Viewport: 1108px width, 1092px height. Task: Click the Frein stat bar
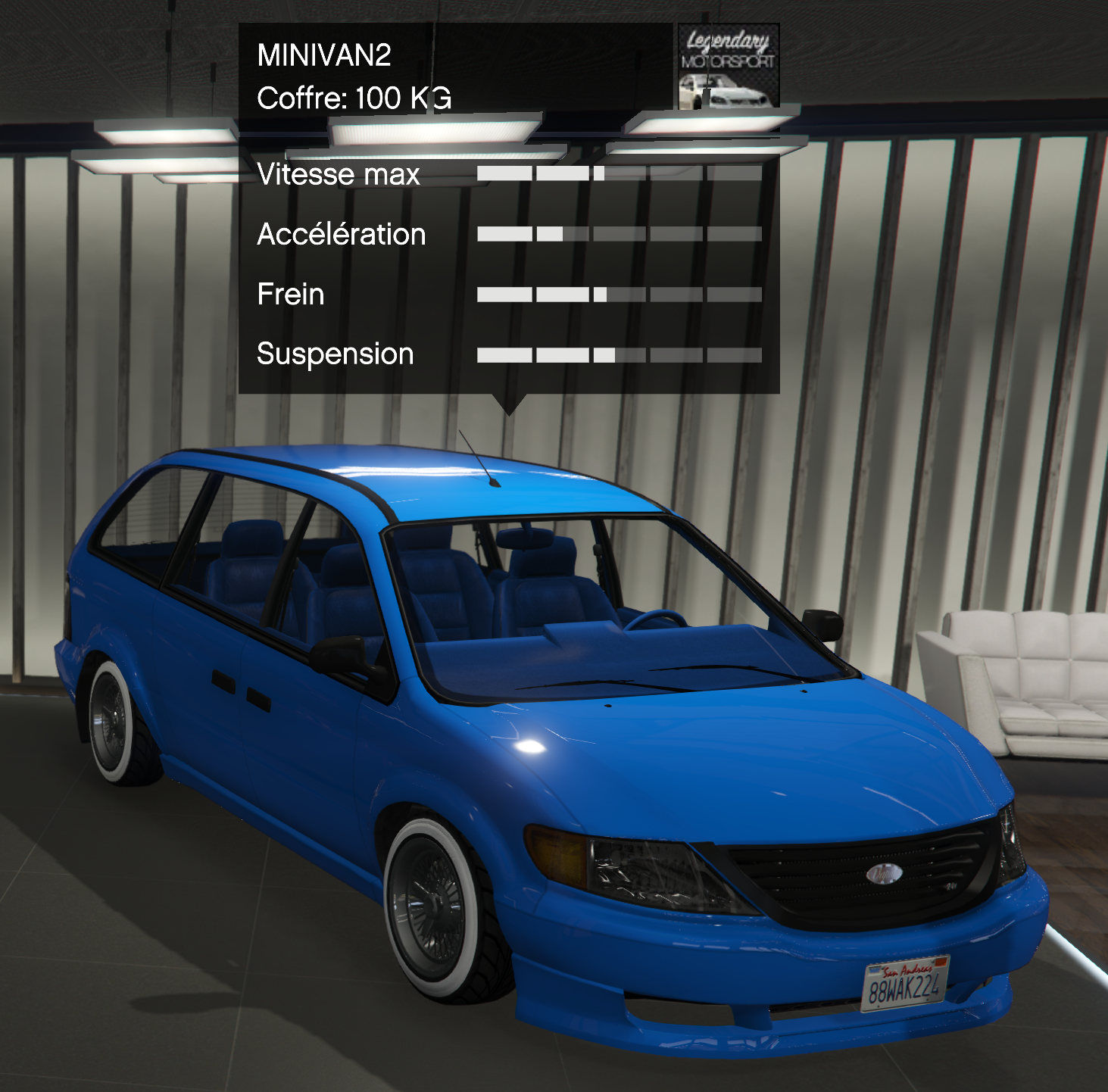tap(620, 295)
